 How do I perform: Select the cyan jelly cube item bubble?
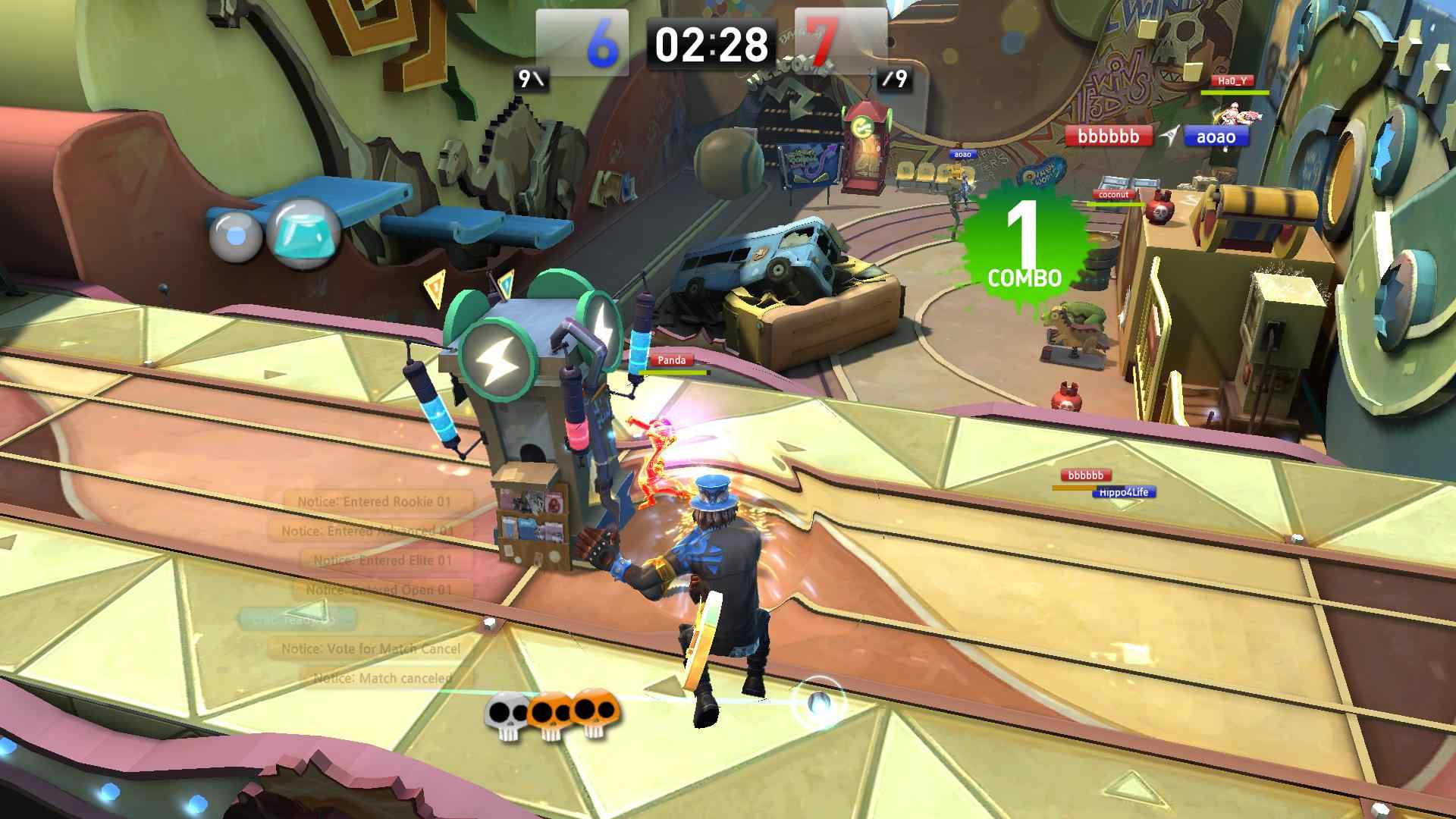coord(305,231)
